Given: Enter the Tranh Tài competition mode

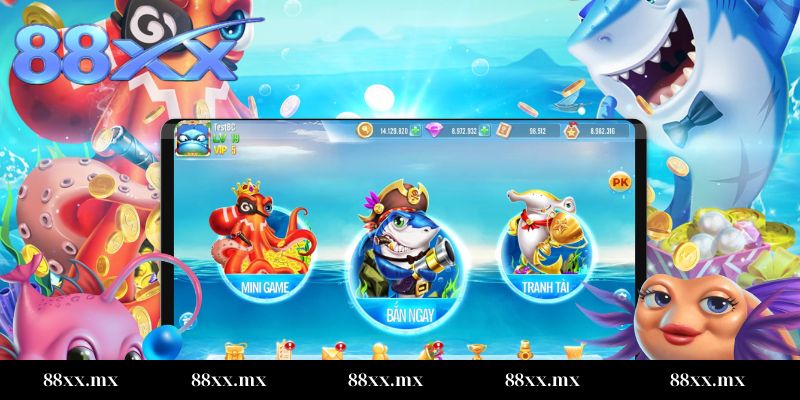Looking at the screenshot, I should [x=544, y=248].
